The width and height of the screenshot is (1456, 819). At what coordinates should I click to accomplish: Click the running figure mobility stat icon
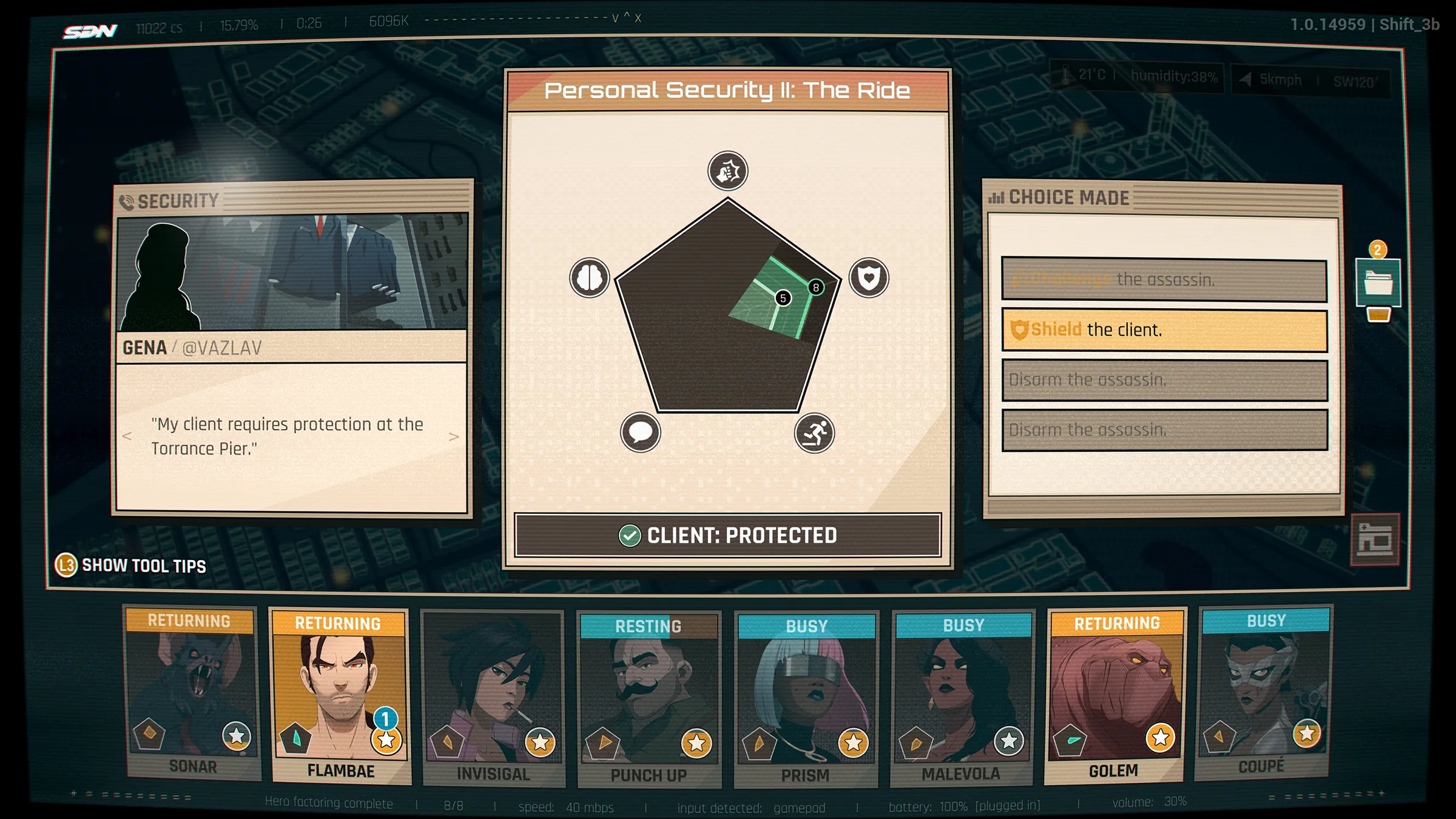(x=814, y=433)
